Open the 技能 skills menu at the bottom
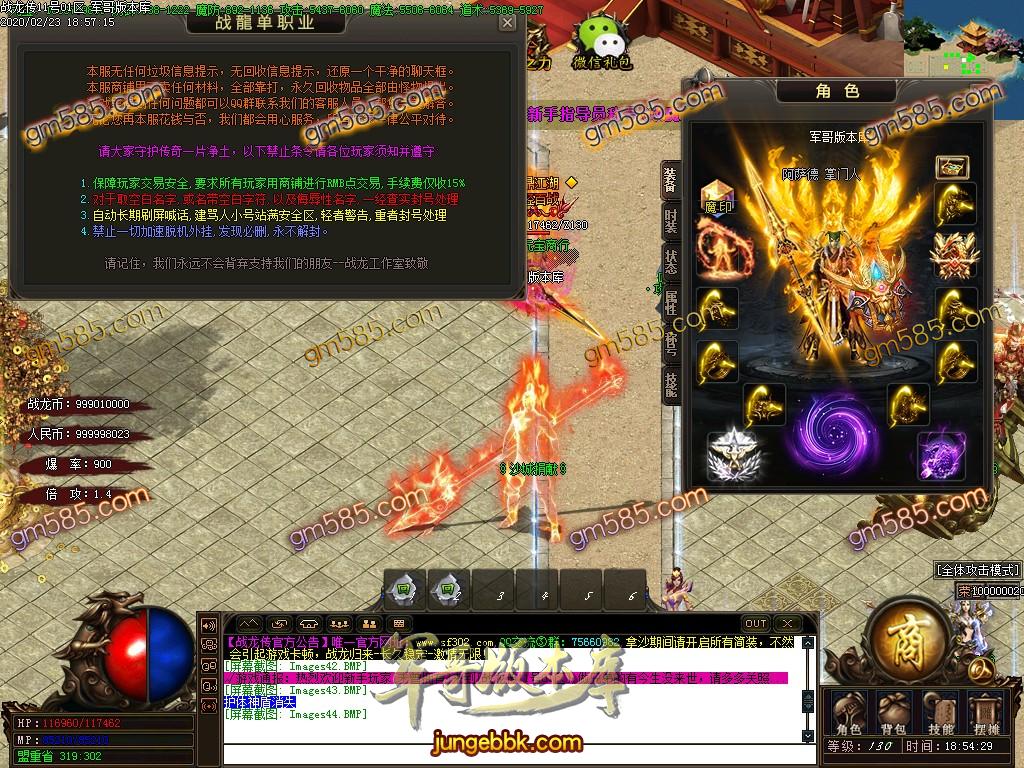 (940, 710)
